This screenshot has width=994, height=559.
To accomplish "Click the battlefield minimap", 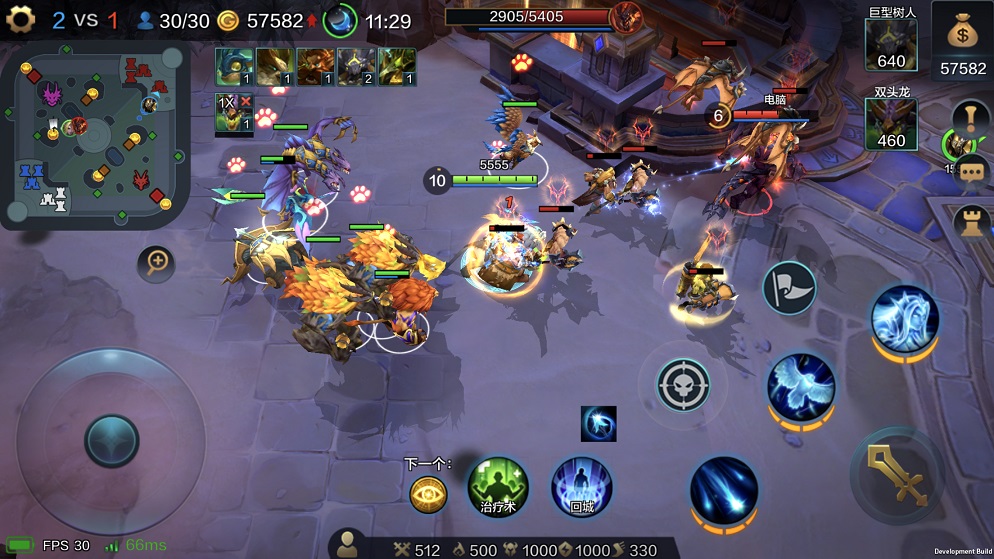I will (x=96, y=136).
